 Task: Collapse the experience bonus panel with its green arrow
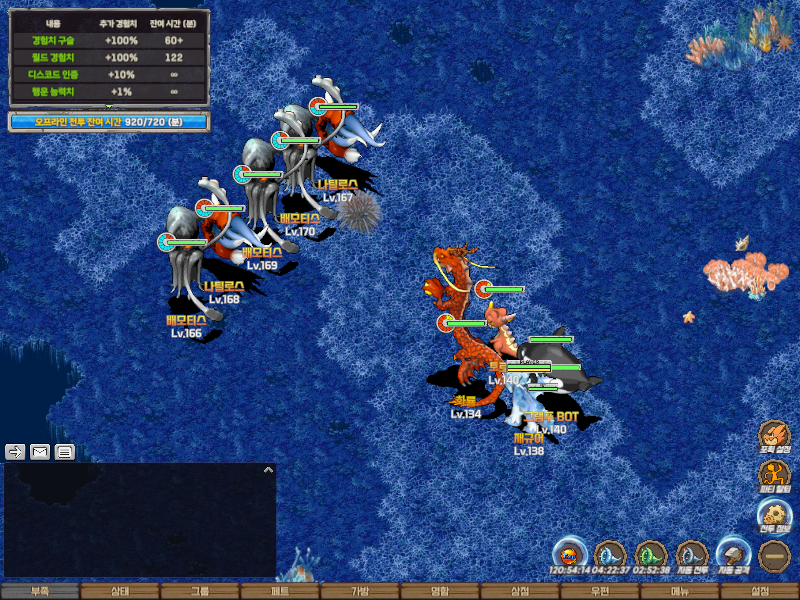click(x=109, y=105)
